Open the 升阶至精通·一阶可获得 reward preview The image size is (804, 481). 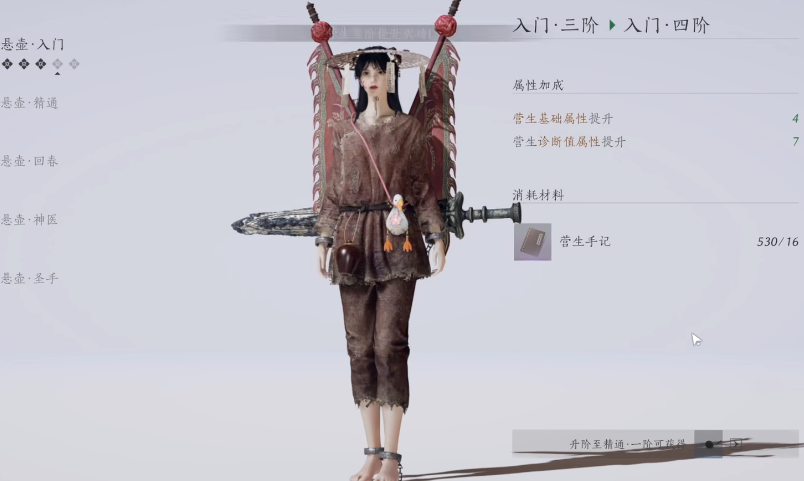pyautogui.click(x=627, y=443)
